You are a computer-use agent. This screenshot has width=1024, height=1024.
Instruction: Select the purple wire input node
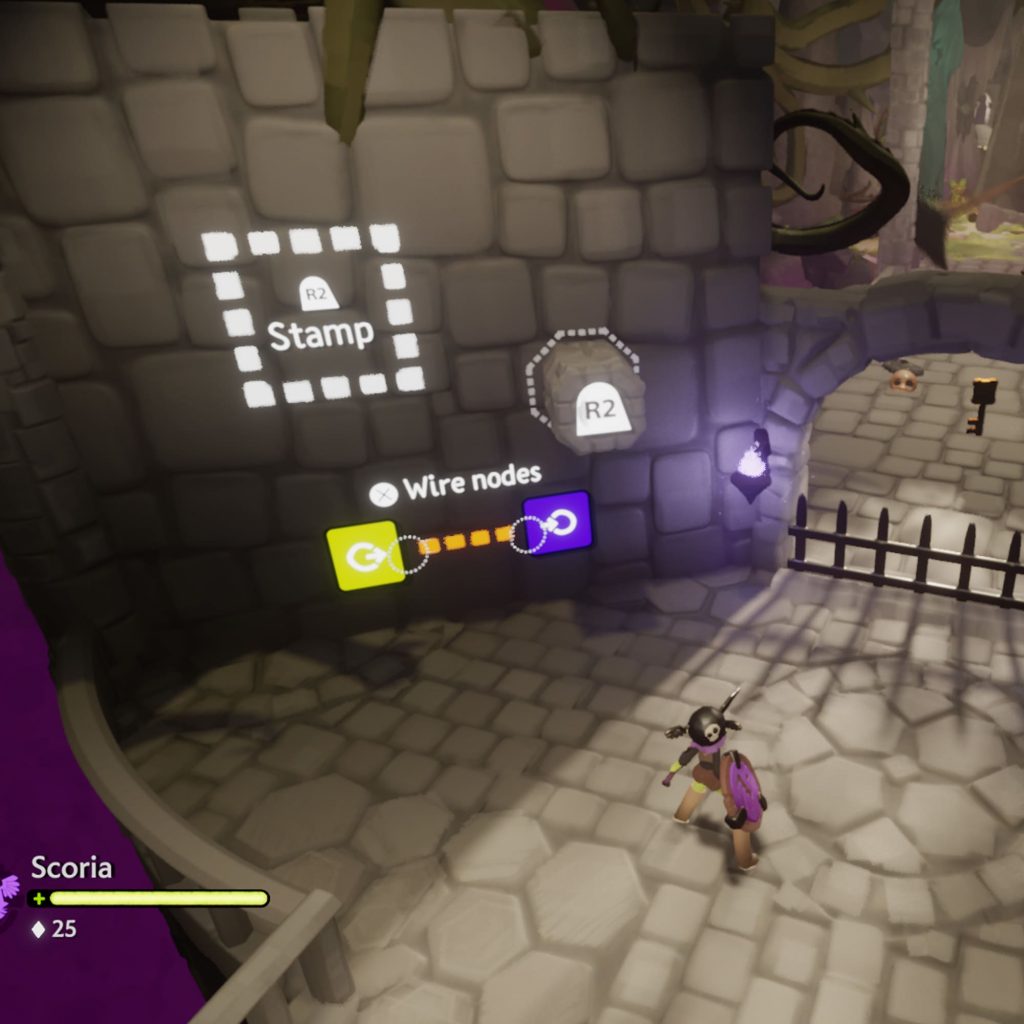558,523
